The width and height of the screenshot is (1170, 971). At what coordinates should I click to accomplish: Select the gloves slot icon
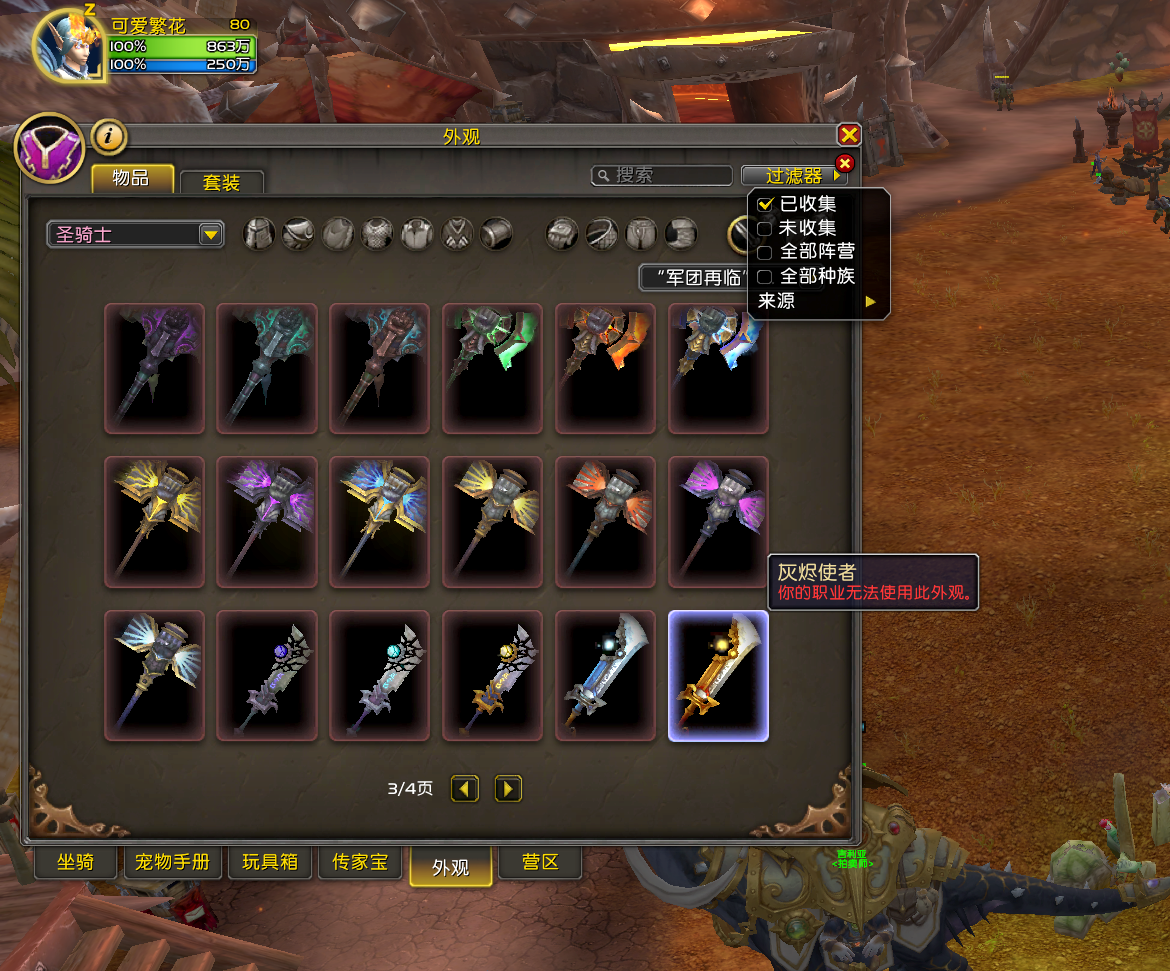pyautogui.click(x=562, y=235)
